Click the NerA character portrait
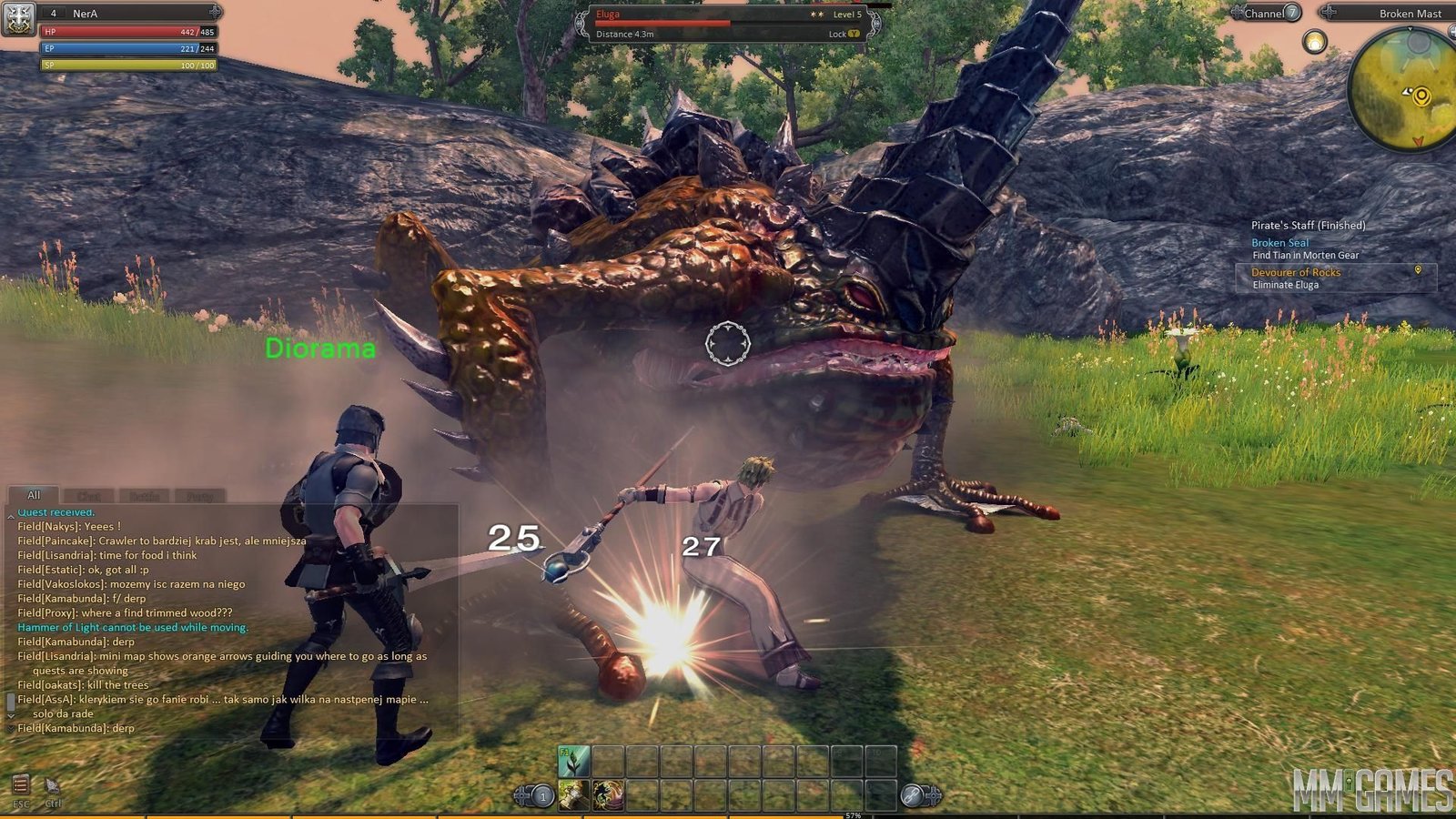The height and width of the screenshot is (819, 1456). click(18, 18)
